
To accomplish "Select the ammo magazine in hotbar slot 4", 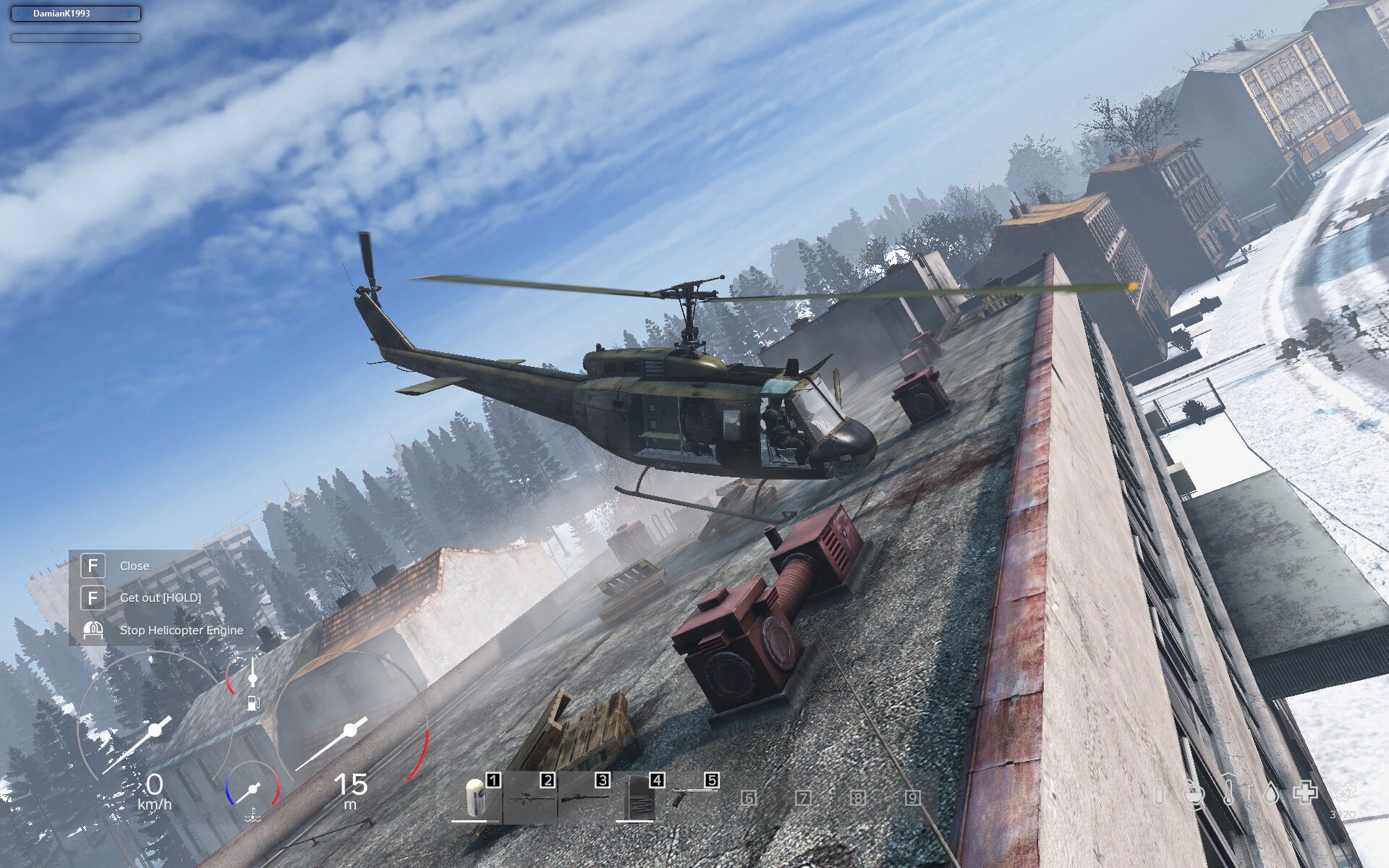I will pos(638,798).
